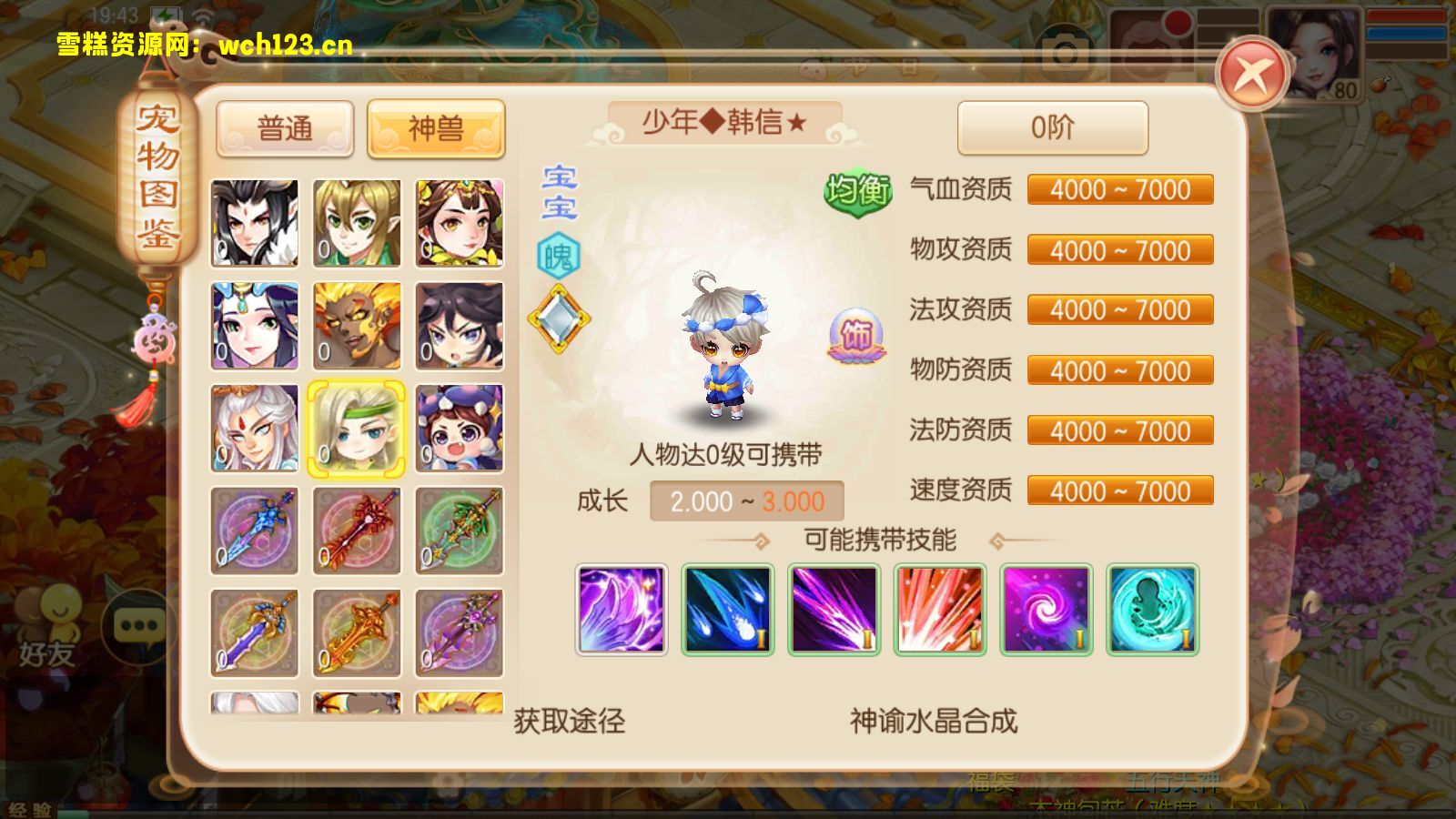Click the blue comet skill icon

click(x=726, y=610)
